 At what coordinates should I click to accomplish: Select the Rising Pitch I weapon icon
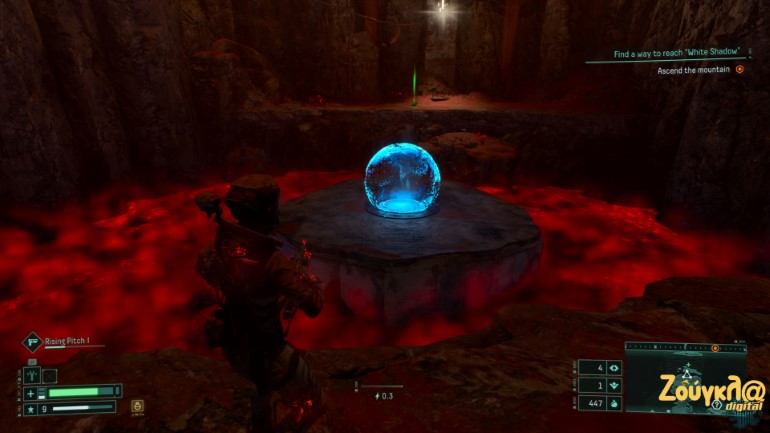[x=31, y=342]
